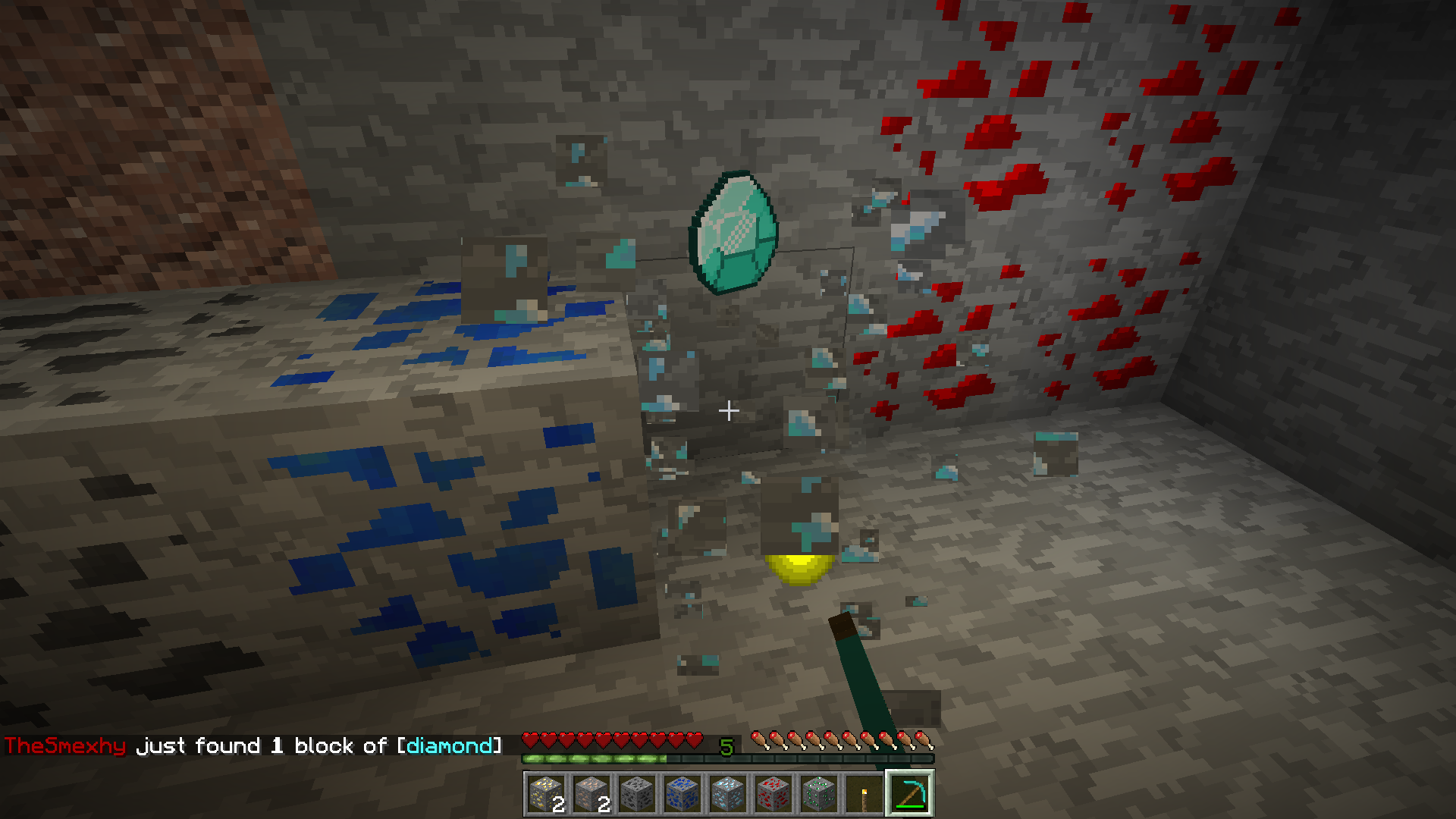
Task: Choose the coal ore slot
Action: (x=637, y=794)
